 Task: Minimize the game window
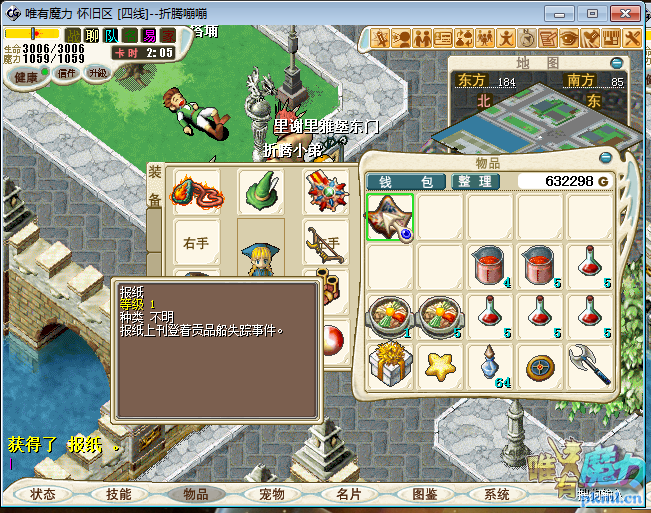[563, 13]
